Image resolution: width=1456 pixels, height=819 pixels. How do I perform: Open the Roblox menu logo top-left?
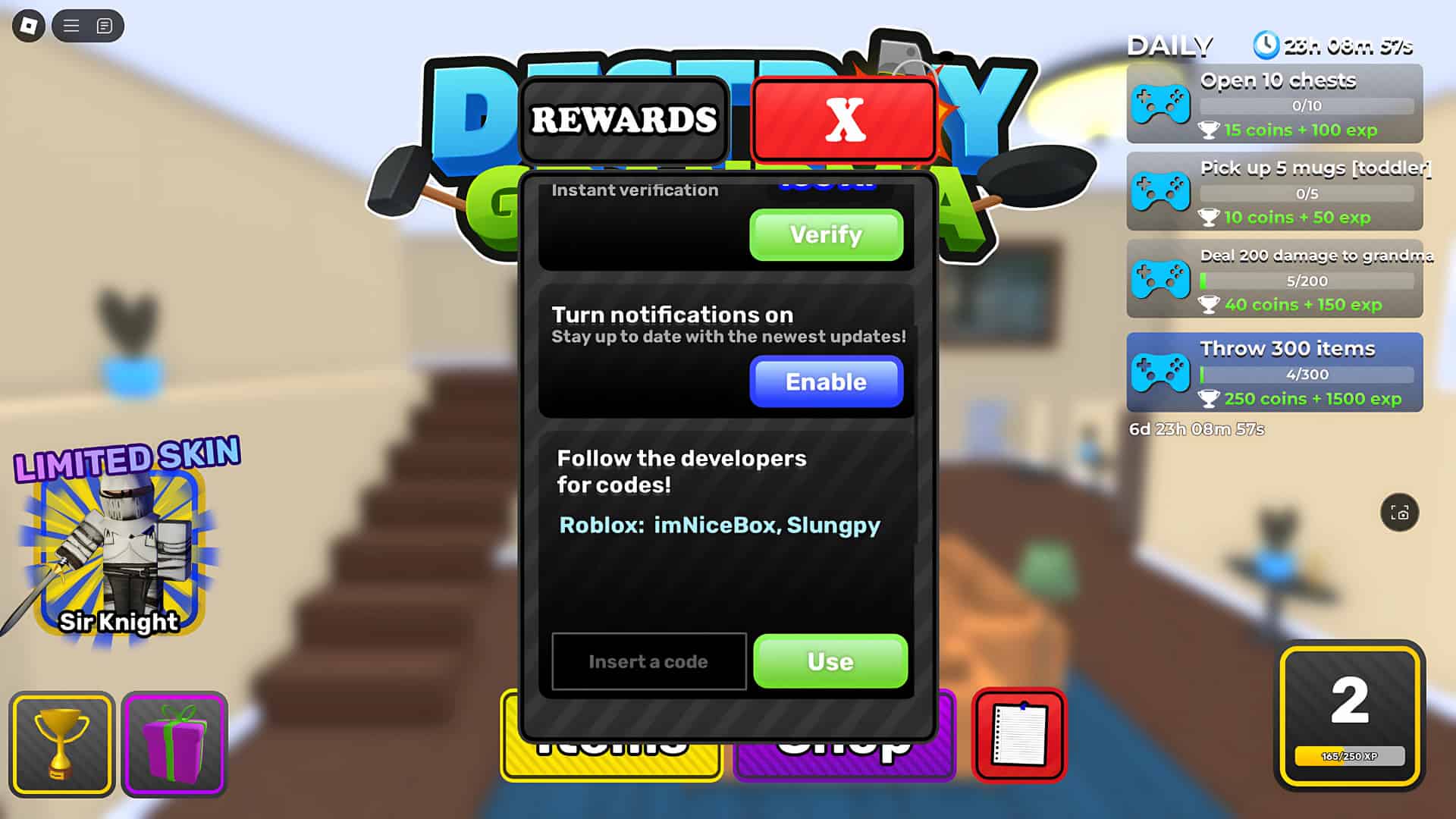point(28,26)
